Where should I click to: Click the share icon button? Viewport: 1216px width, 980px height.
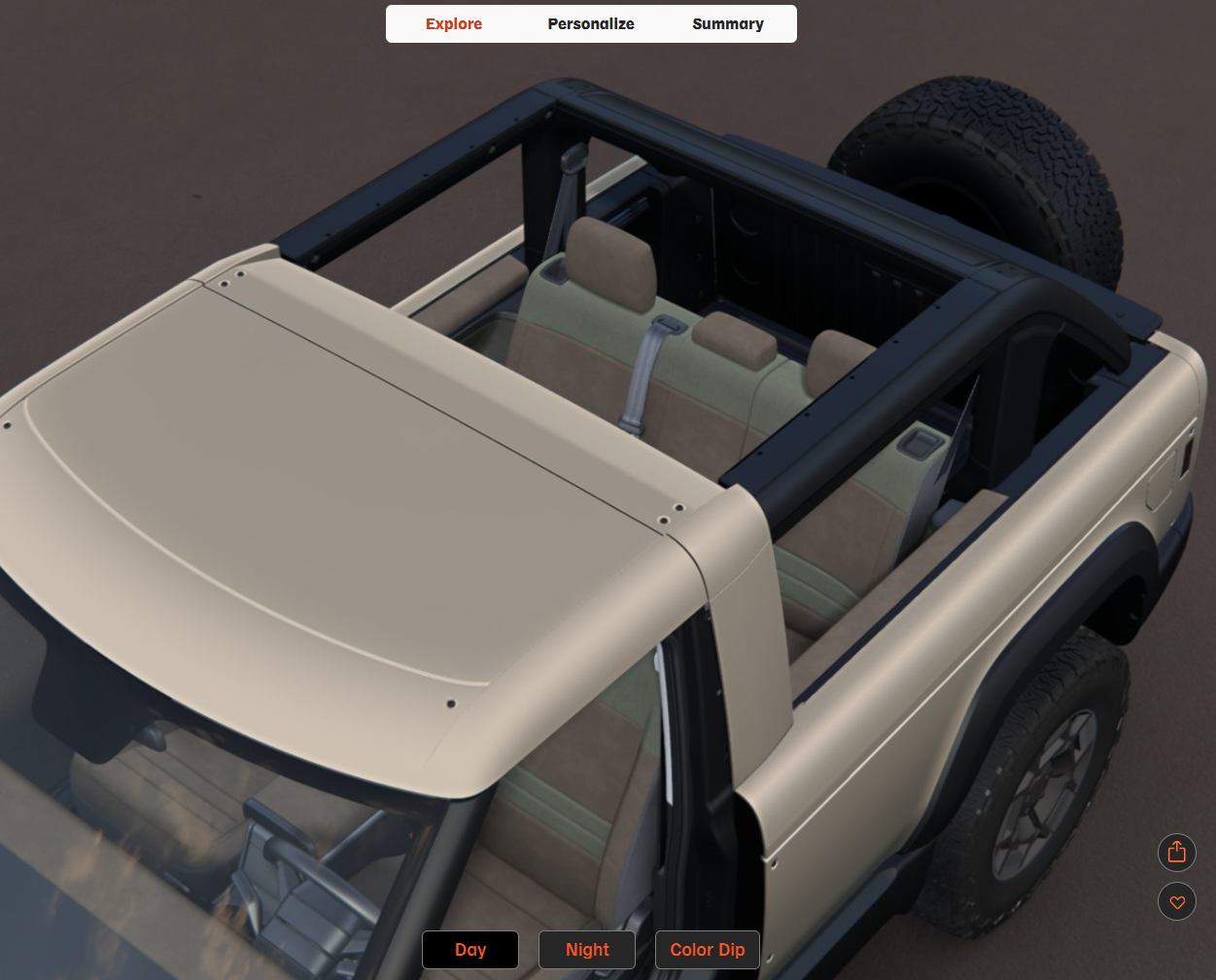point(1177,853)
